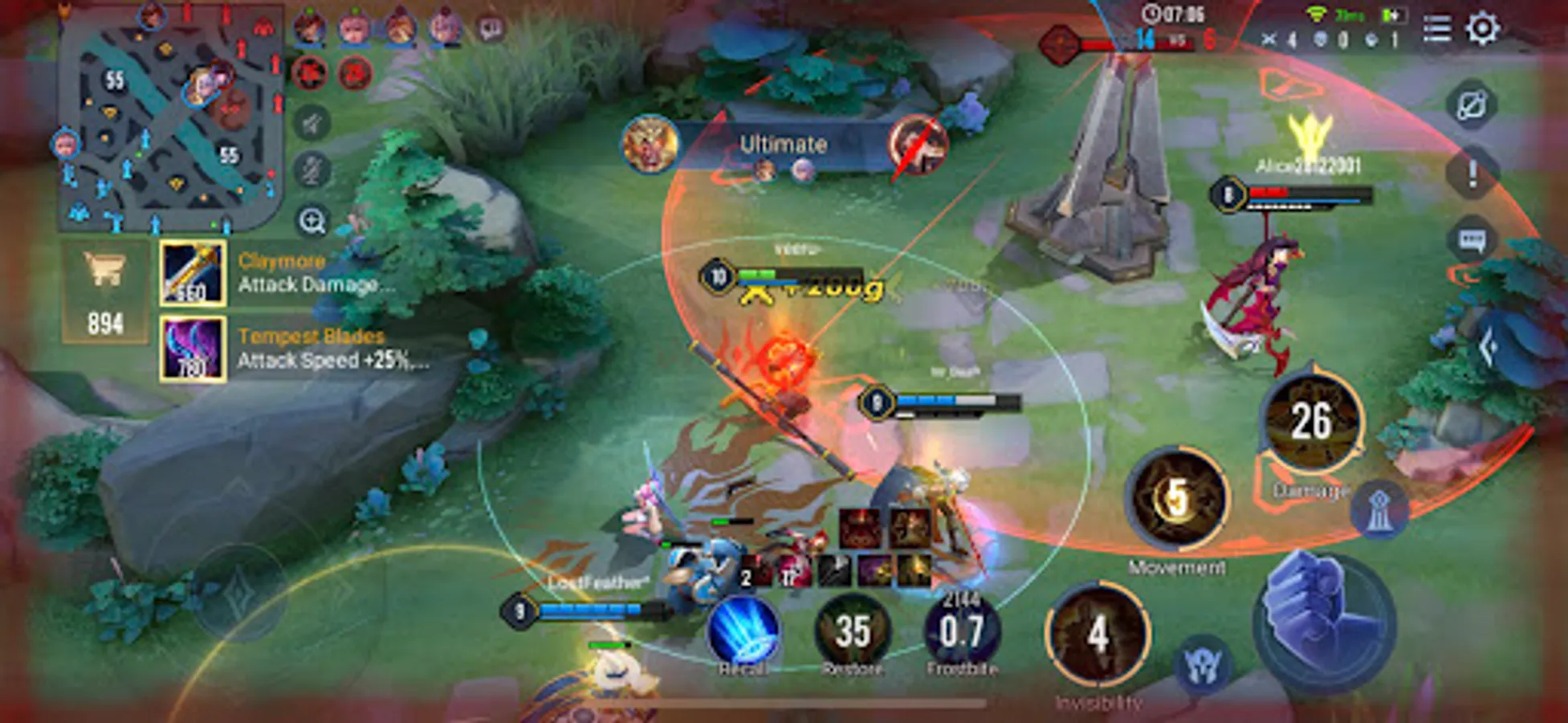This screenshot has width=1568, height=723.
Task: Toggle the quick chat panel on right edge
Action: pos(1472,239)
